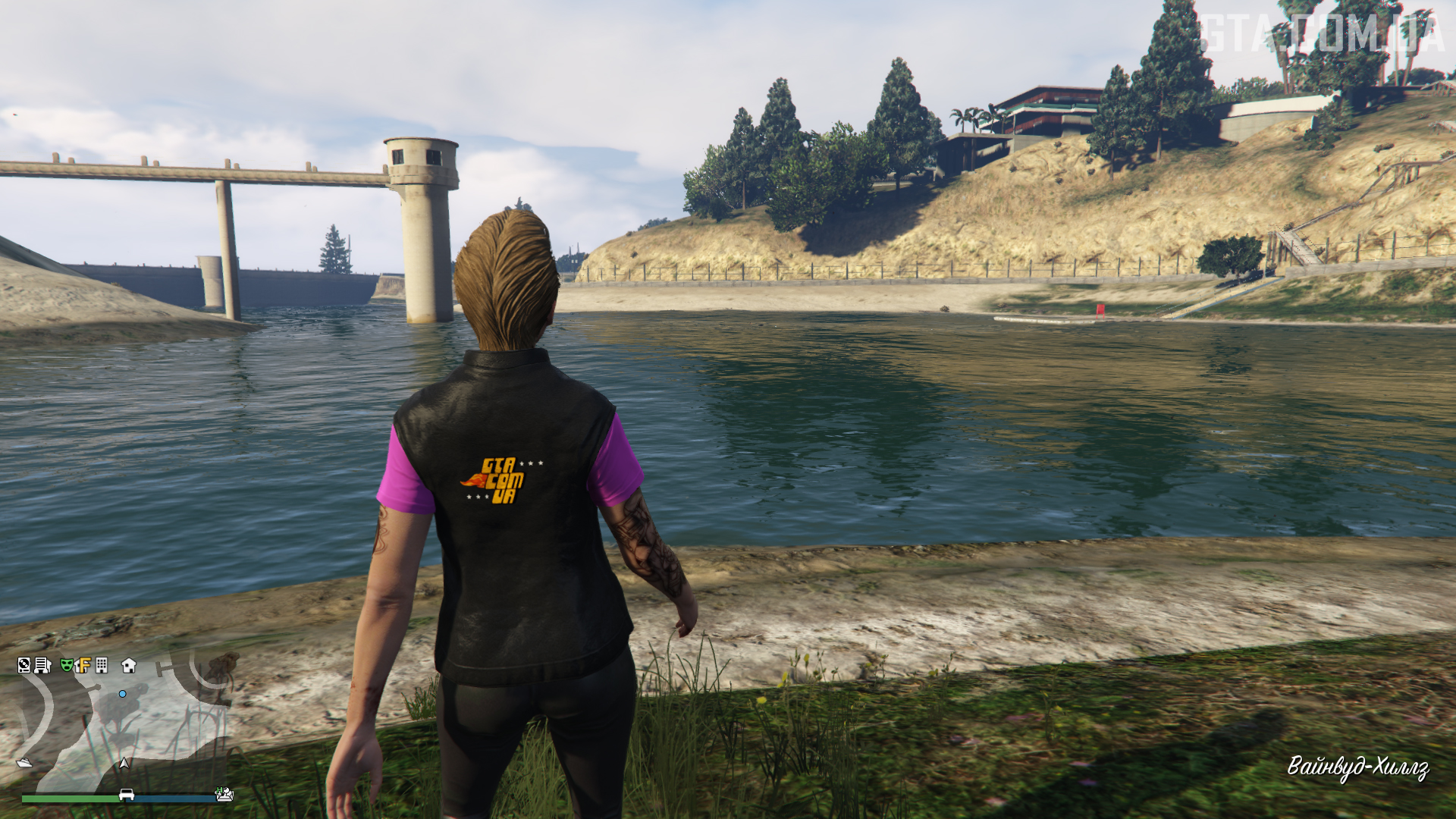Select the garage building blip
Screen dimensions: 1456x819
pos(42,666)
